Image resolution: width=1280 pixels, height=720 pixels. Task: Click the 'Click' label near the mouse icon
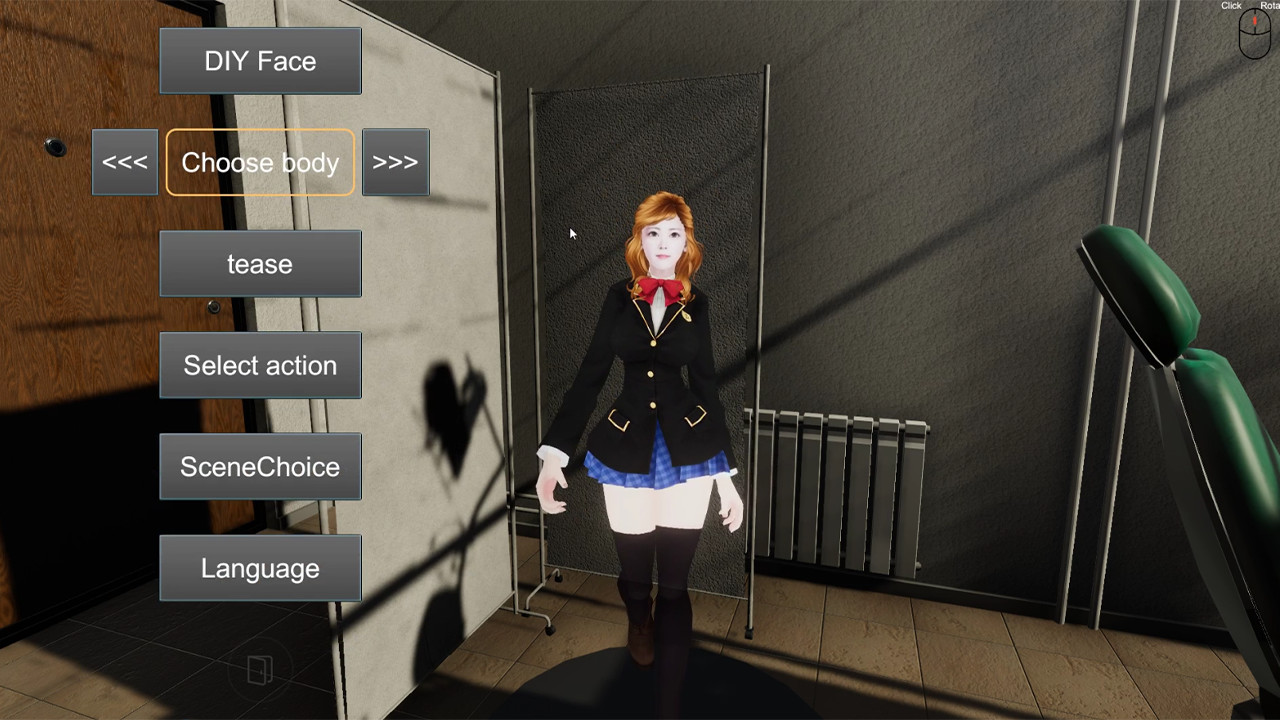click(1231, 5)
